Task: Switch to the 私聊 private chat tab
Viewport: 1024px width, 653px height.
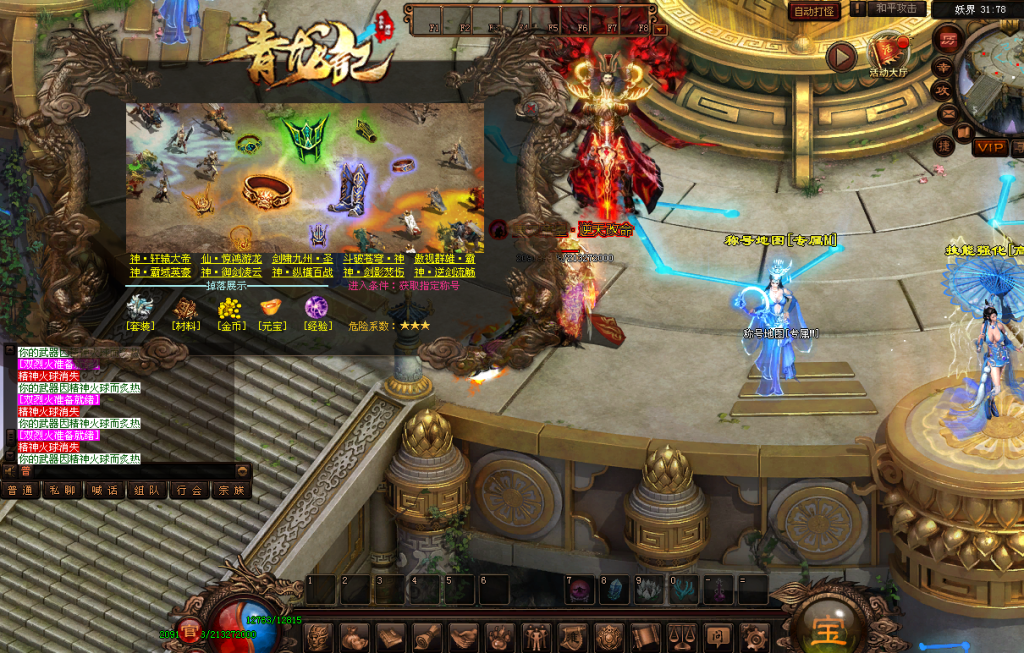Action: tap(62, 491)
